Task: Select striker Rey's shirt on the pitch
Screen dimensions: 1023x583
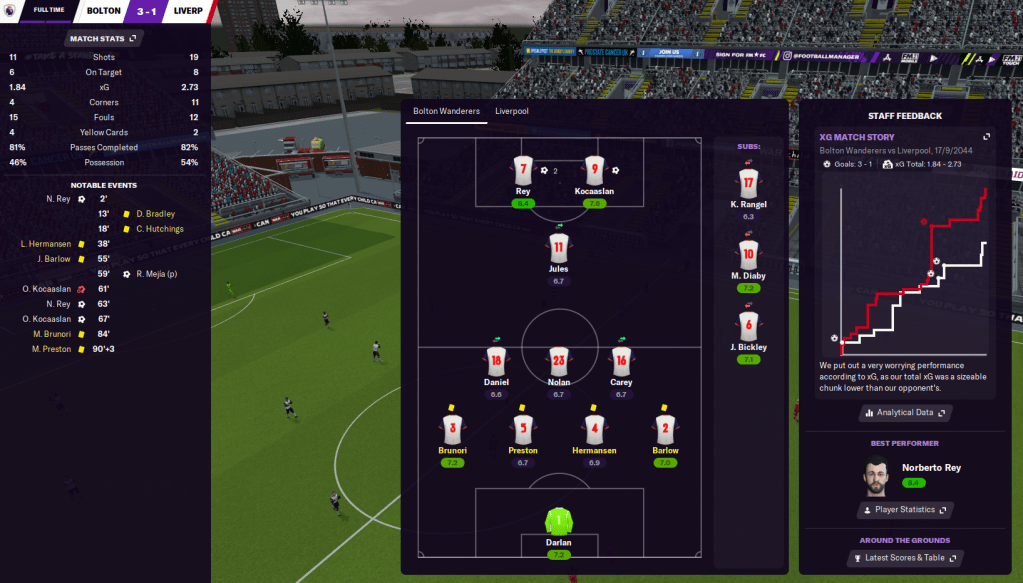Action: (523, 170)
